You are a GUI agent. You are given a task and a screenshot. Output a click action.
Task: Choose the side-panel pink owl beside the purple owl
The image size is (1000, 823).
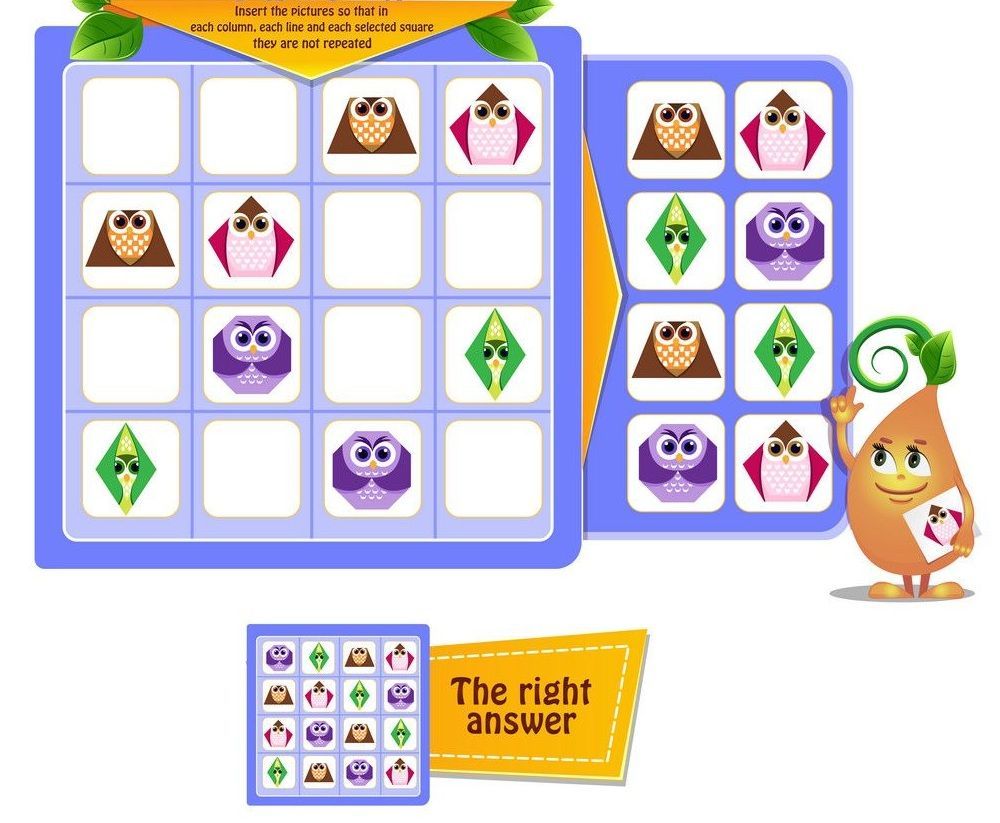point(784,463)
